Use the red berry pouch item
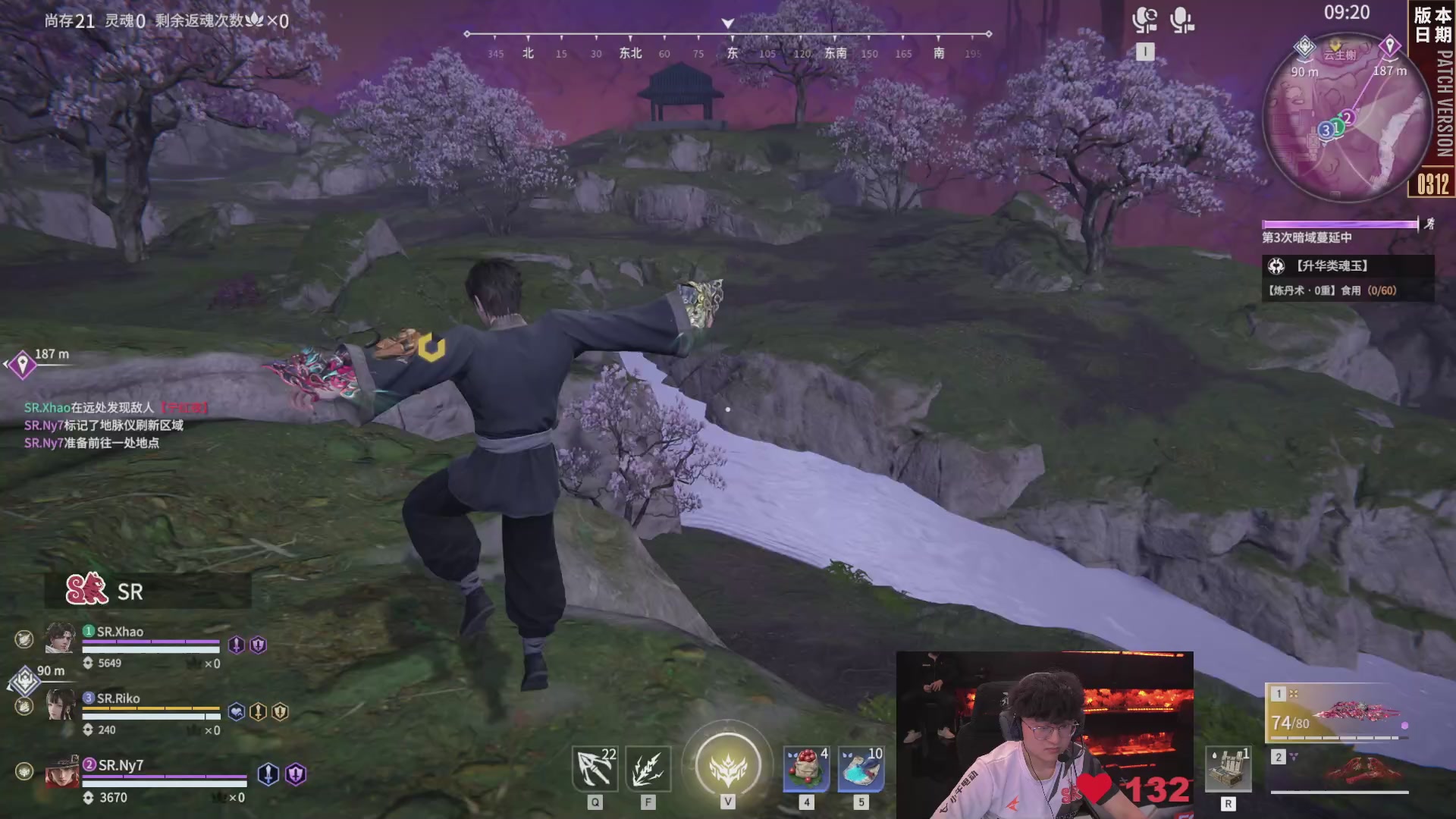This screenshot has height=819, width=1456. [806, 769]
